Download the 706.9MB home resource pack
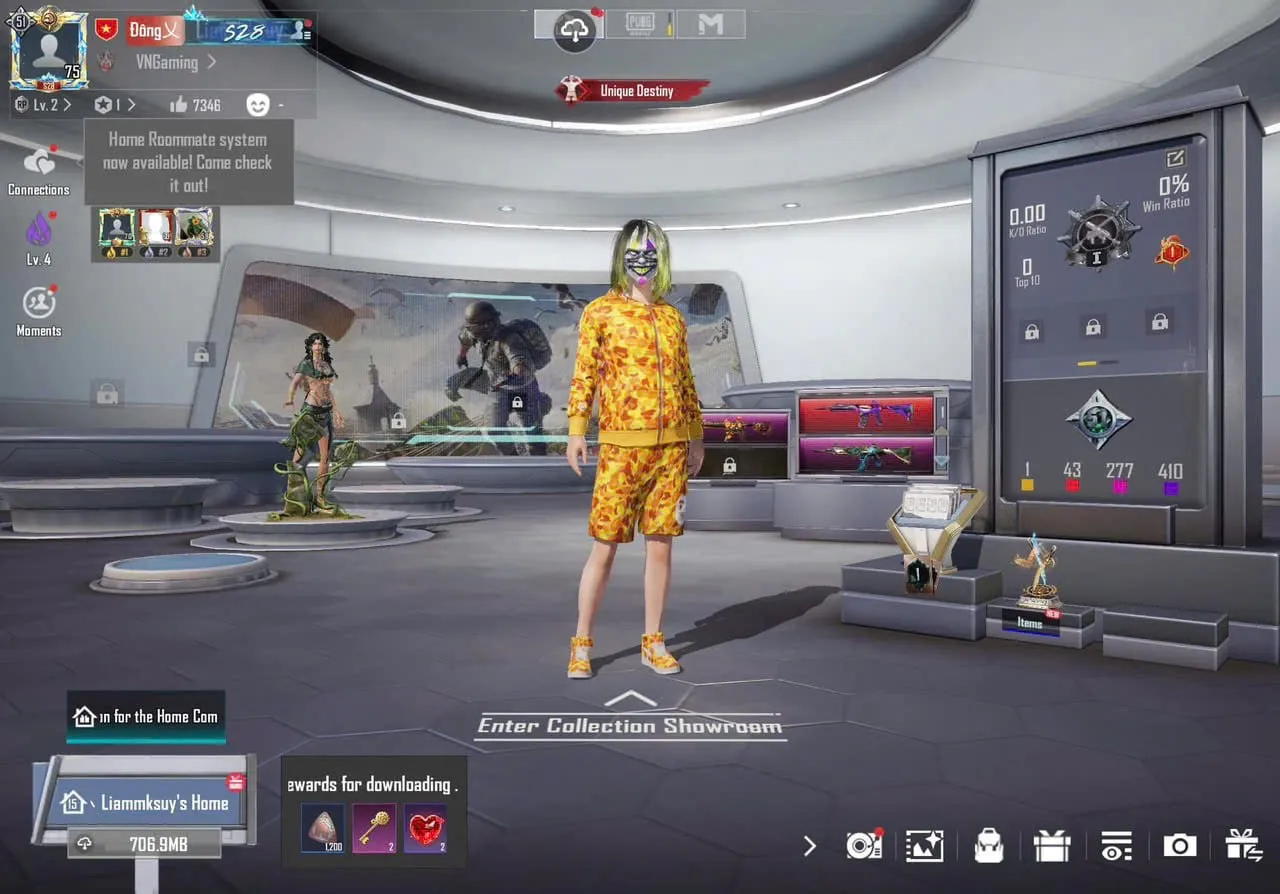 [146, 844]
